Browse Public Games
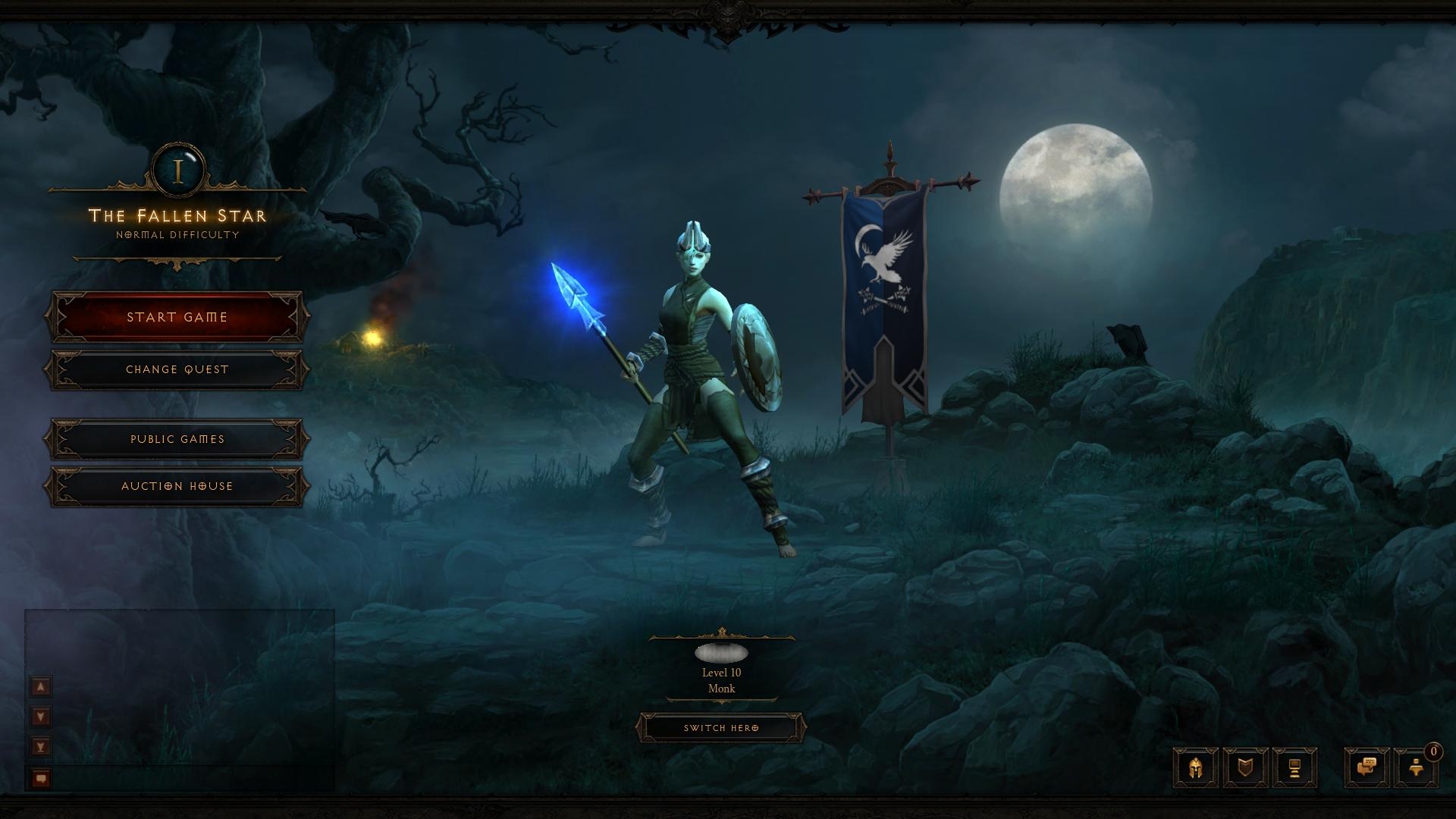The width and height of the screenshot is (1456, 819). point(177,439)
